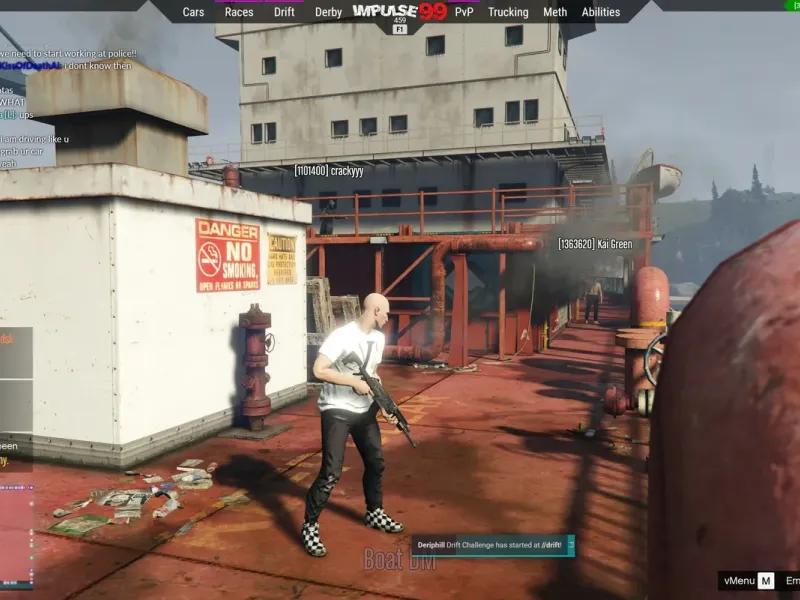Click the Drift Challenge started notification
The height and width of the screenshot is (600, 800).
tap(494, 545)
